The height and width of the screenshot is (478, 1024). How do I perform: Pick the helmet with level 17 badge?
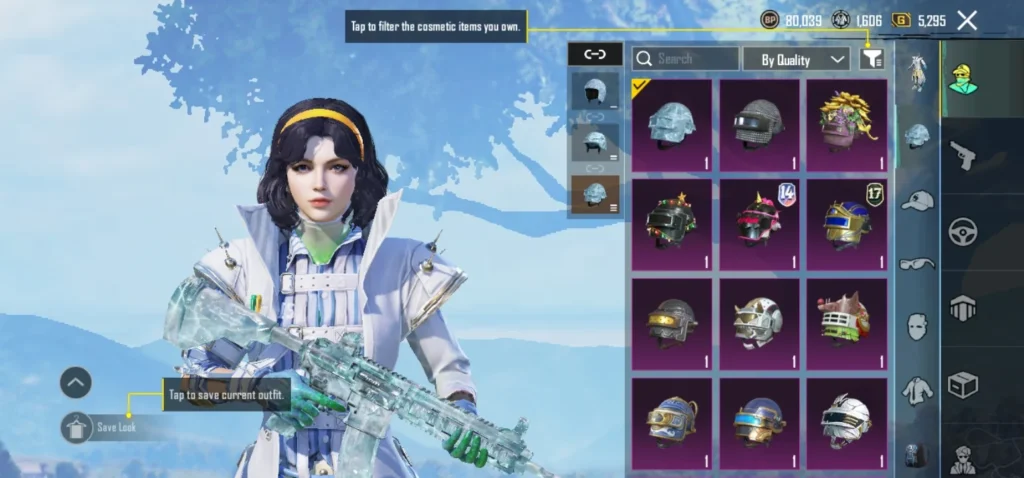point(847,225)
